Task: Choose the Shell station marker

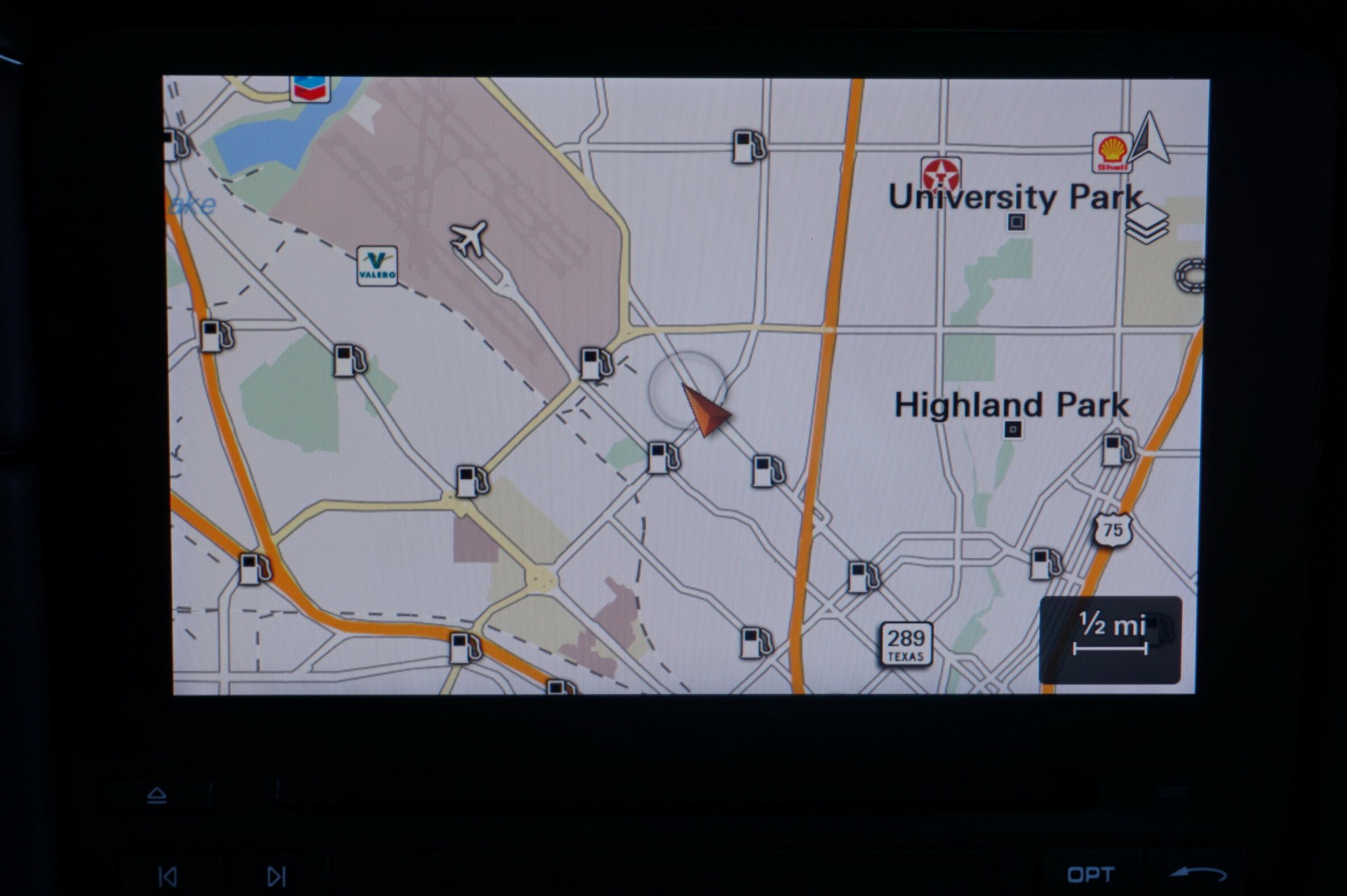Action: [1112, 152]
